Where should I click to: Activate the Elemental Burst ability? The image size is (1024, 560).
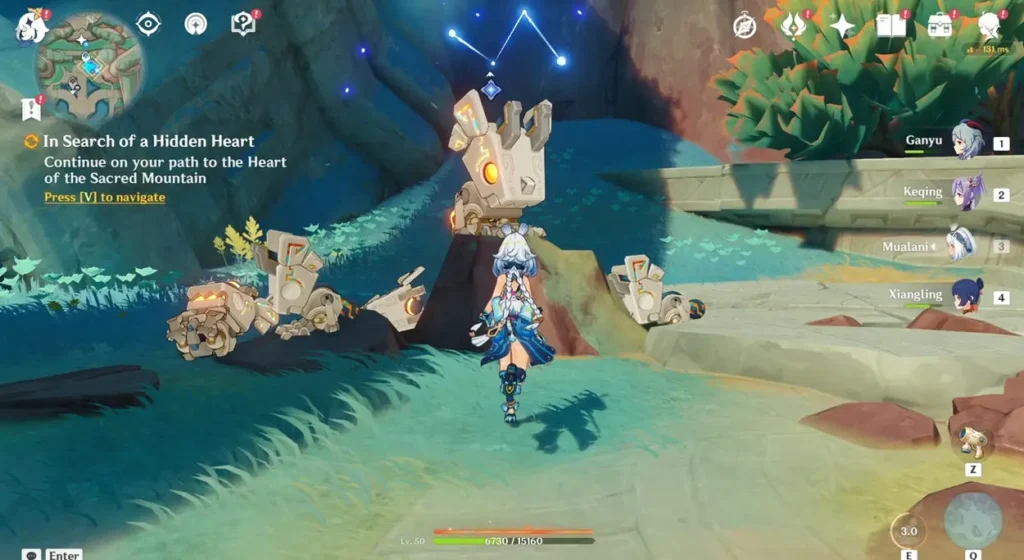click(972, 520)
